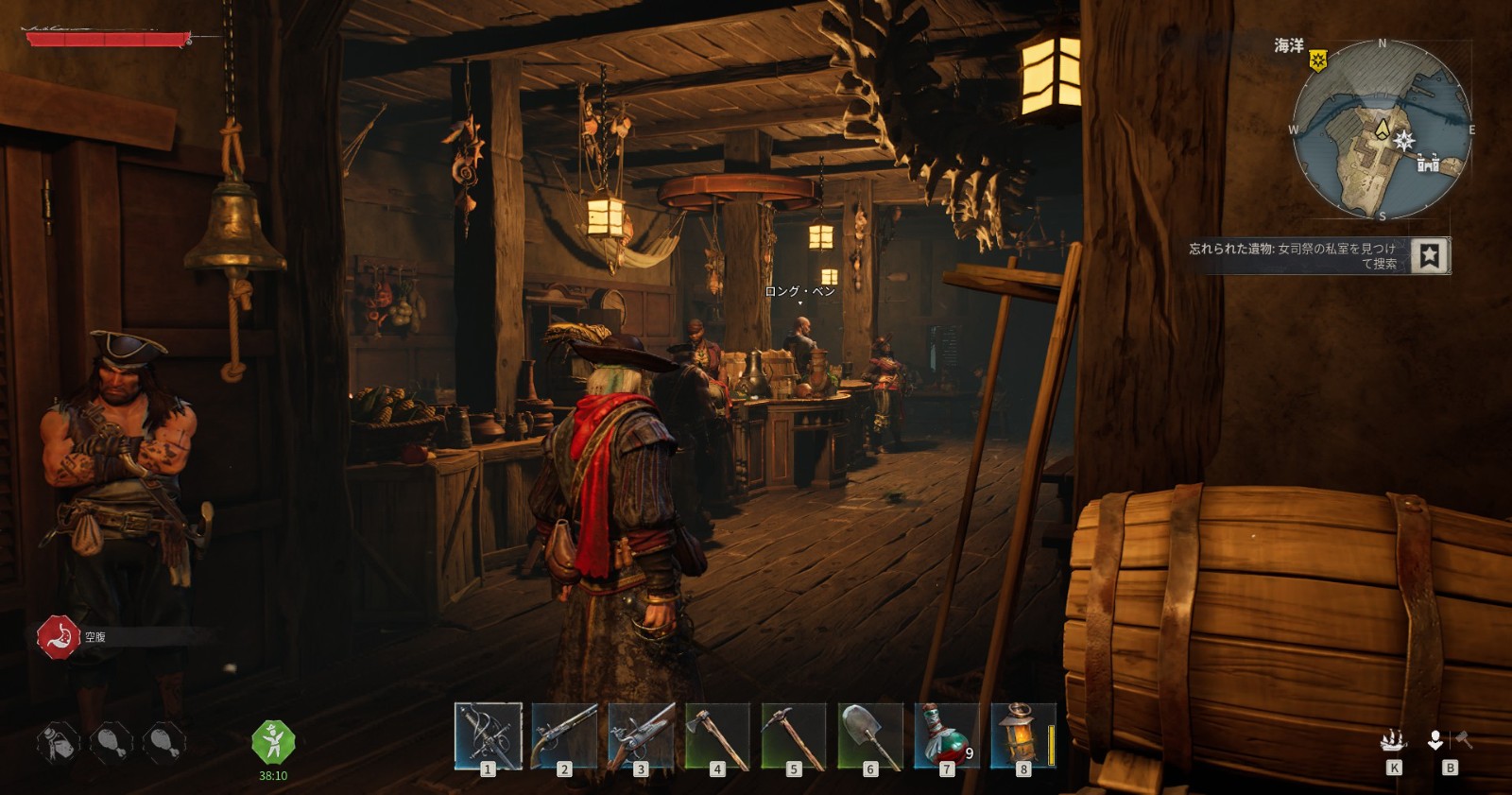Pick the pickaxe from the hotbar

pyautogui.click(x=794, y=735)
